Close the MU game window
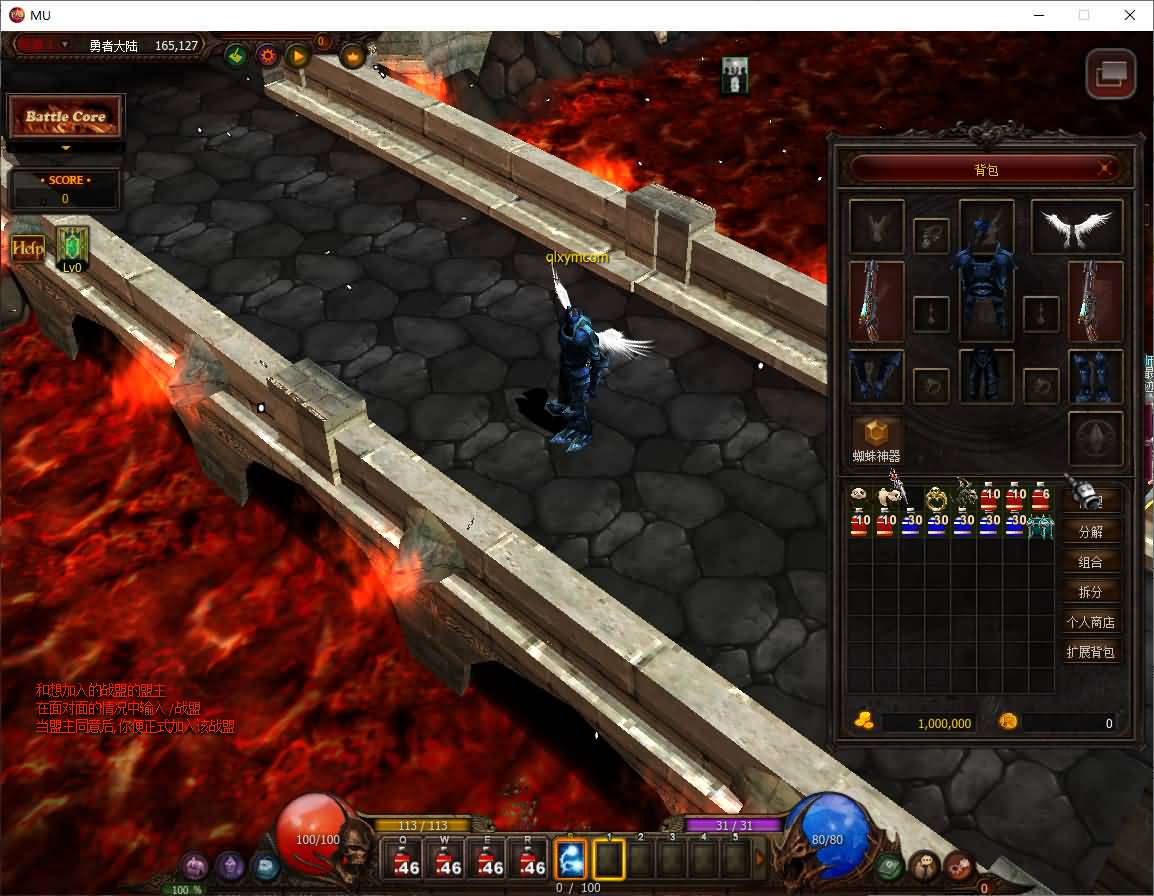1154x896 pixels. tap(1130, 15)
